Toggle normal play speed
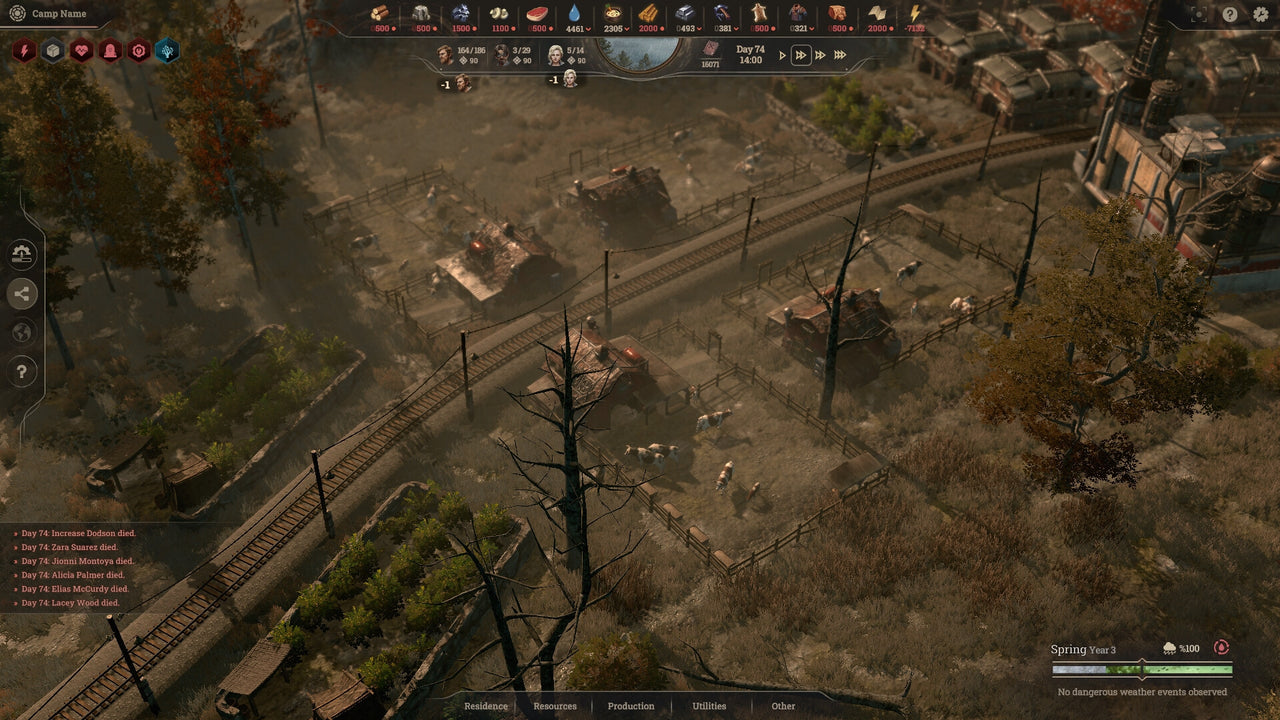1280x720 pixels. [x=781, y=56]
